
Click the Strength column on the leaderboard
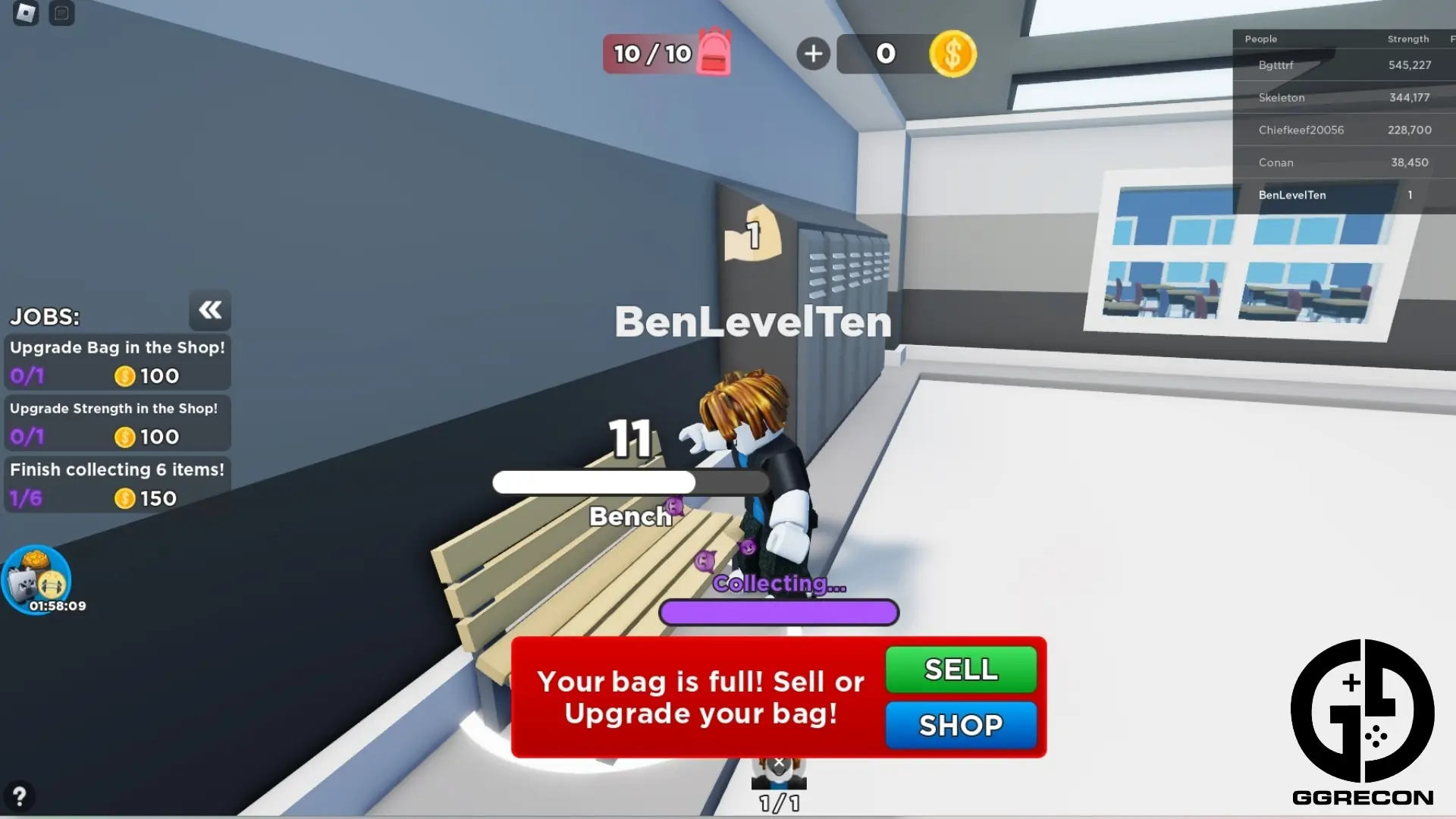pos(1408,39)
